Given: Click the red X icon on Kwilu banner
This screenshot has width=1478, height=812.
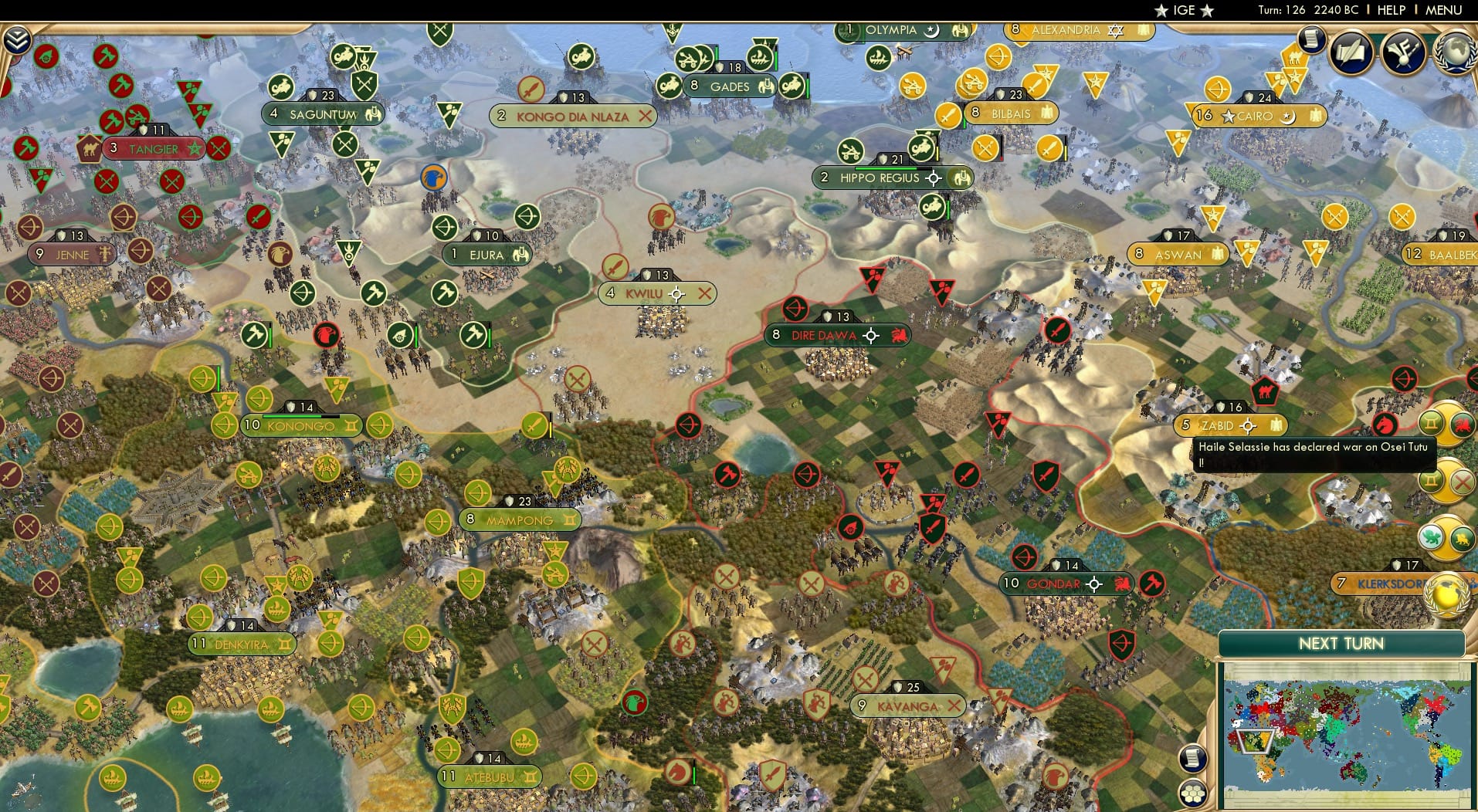Looking at the screenshot, I should click(x=705, y=293).
